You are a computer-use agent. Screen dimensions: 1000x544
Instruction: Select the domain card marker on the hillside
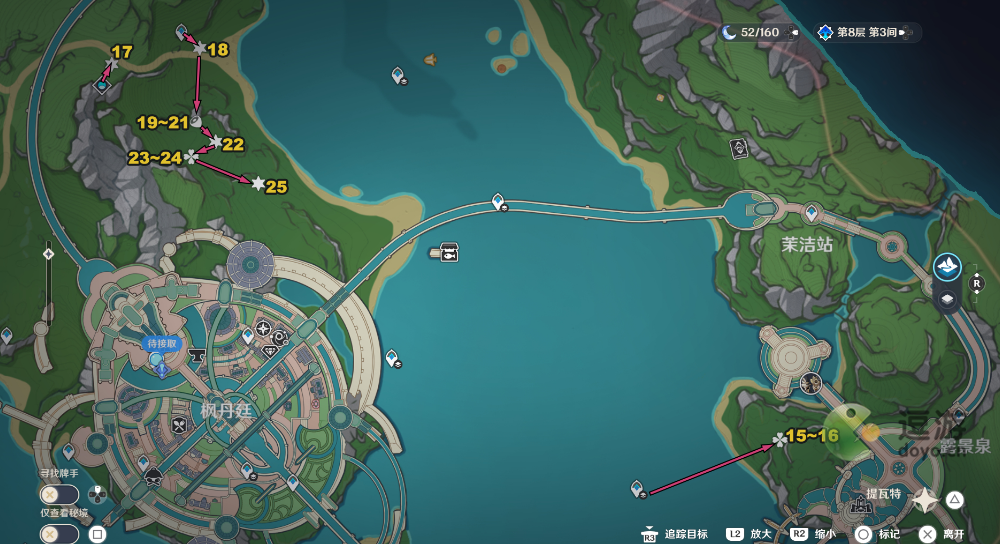(739, 149)
